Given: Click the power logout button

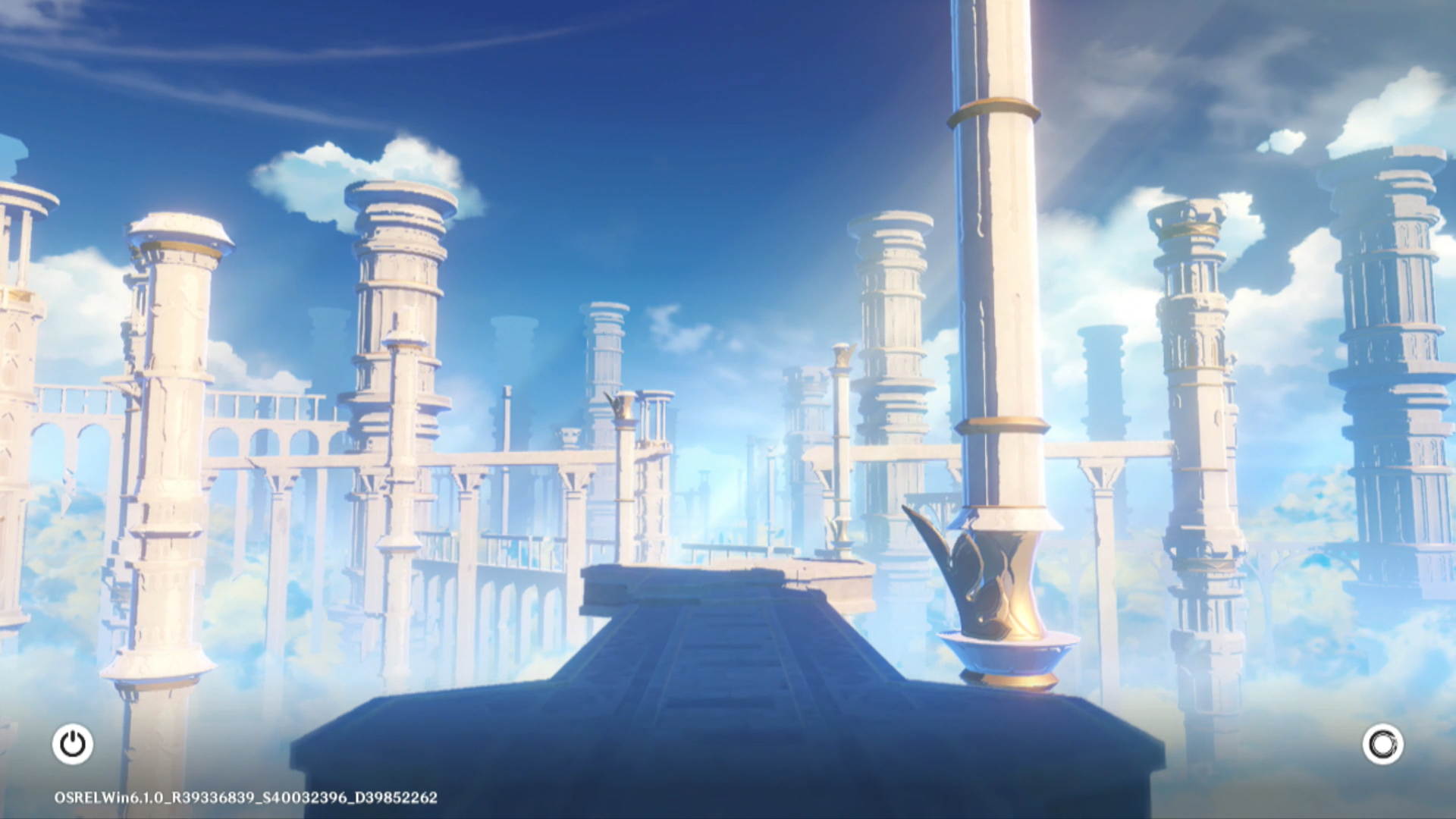Looking at the screenshot, I should pos(73,744).
